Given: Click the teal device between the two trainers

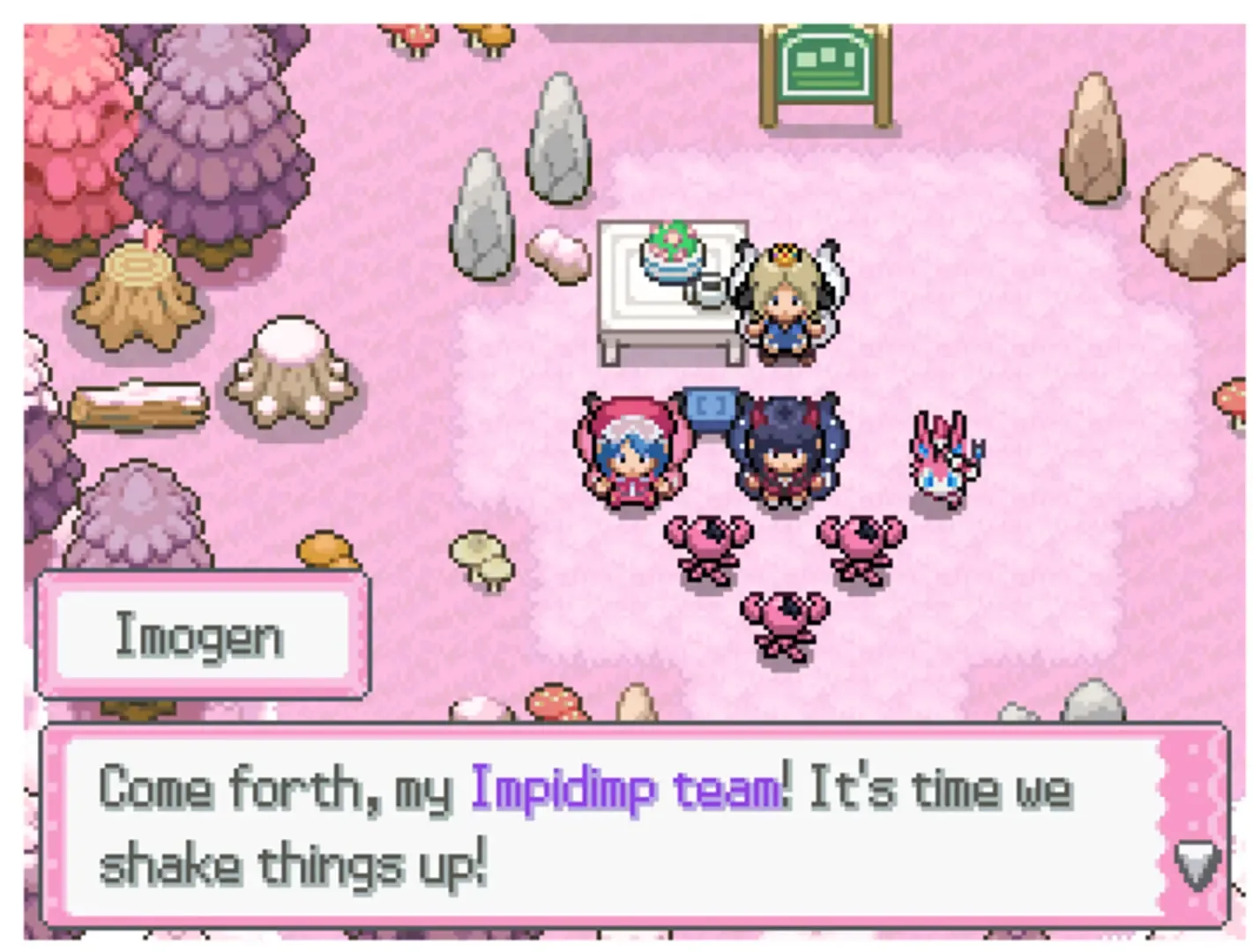Looking at the screenshot, I should click(x=711, y=405).
